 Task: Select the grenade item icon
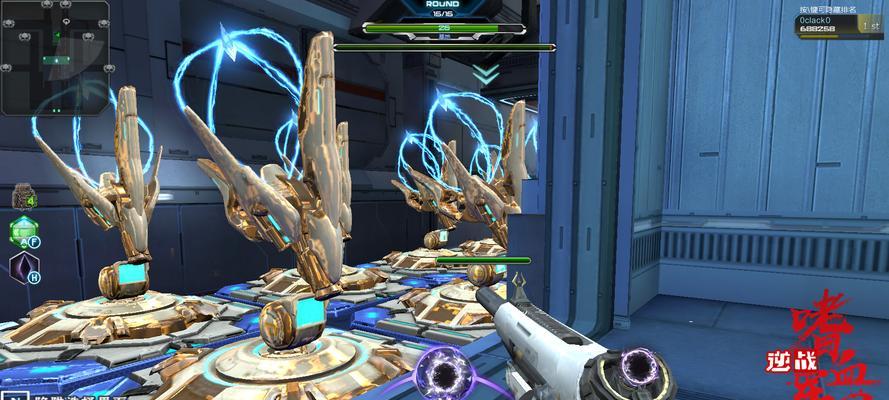point(23,197)
